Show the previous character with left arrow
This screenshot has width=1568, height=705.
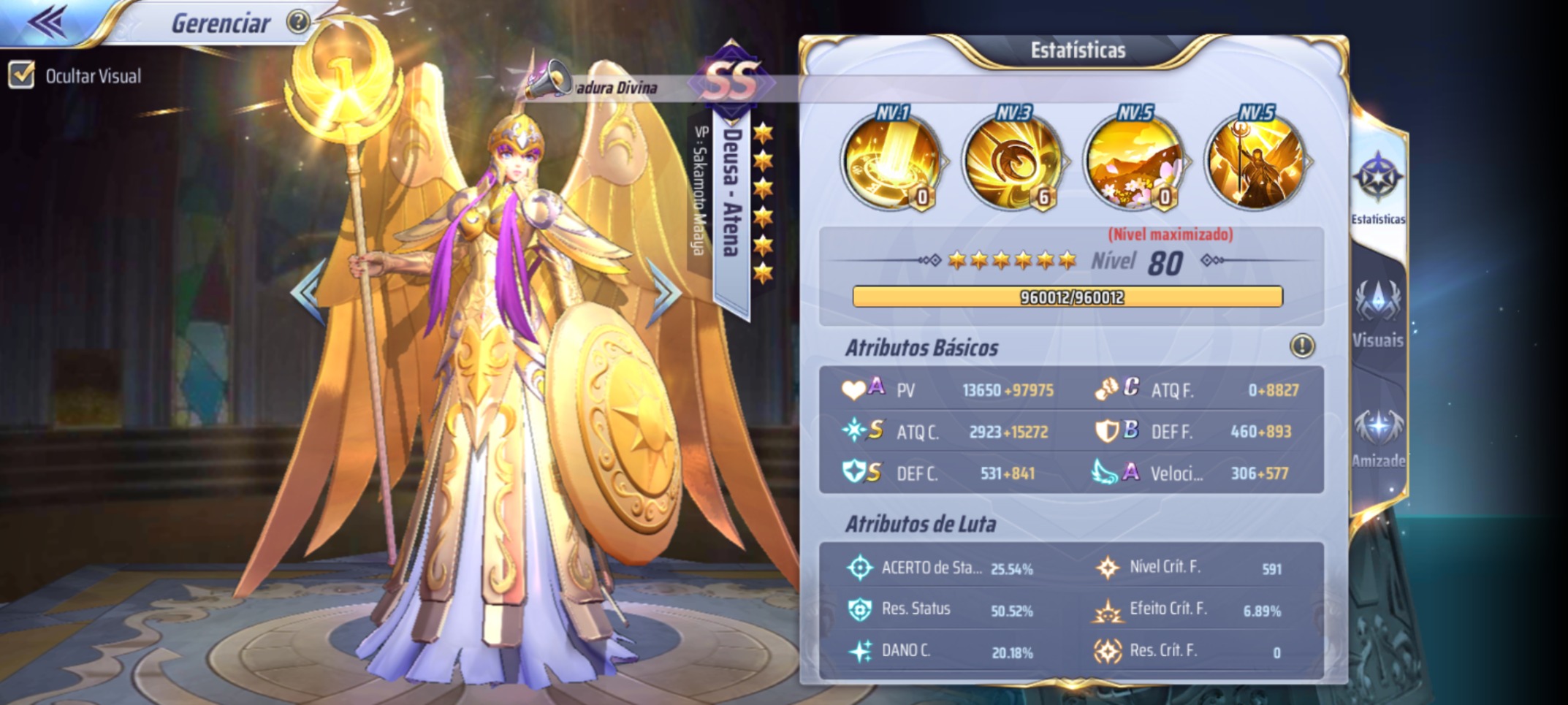[308, 291]
